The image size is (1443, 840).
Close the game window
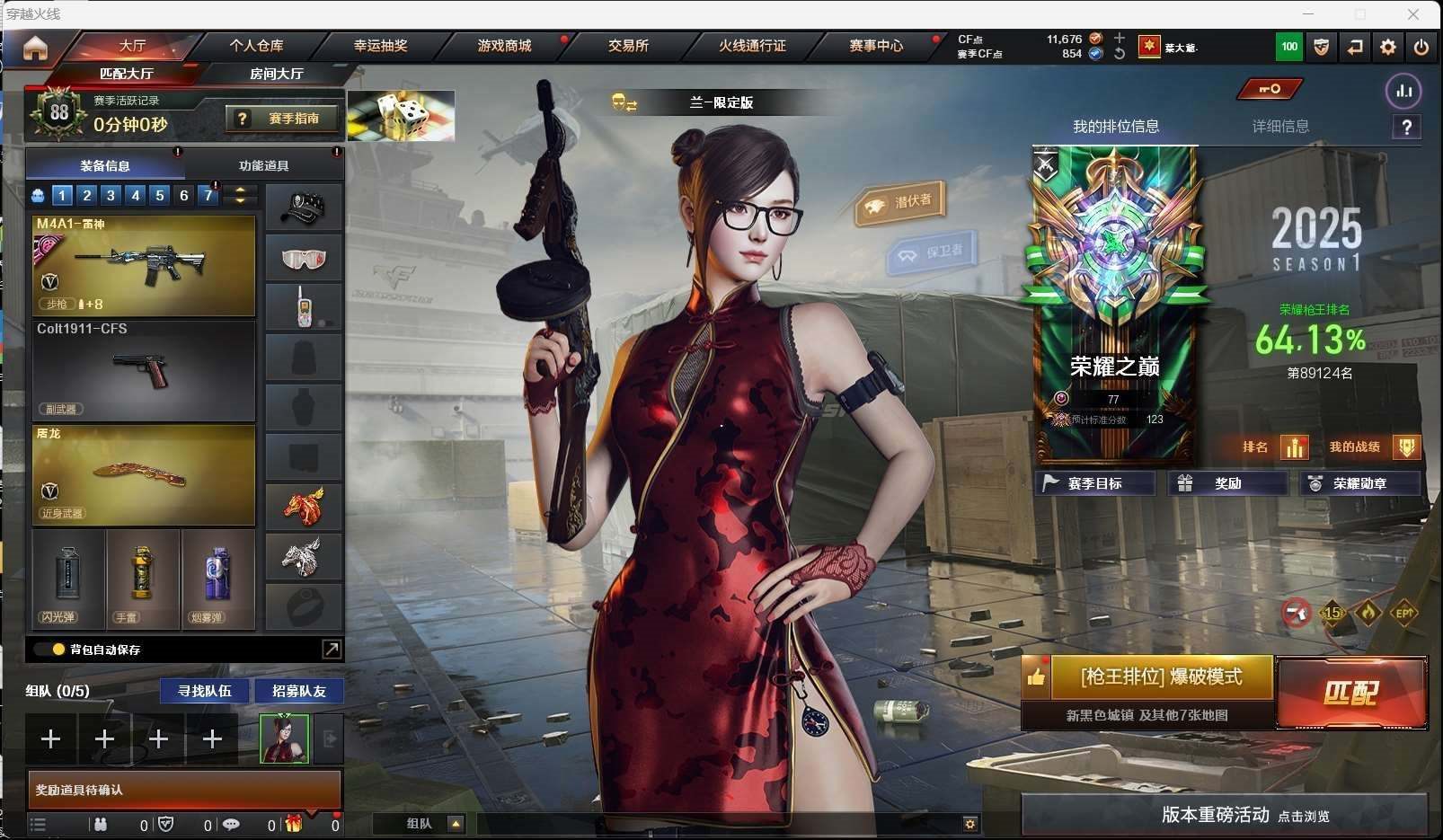click(1413, 14)
